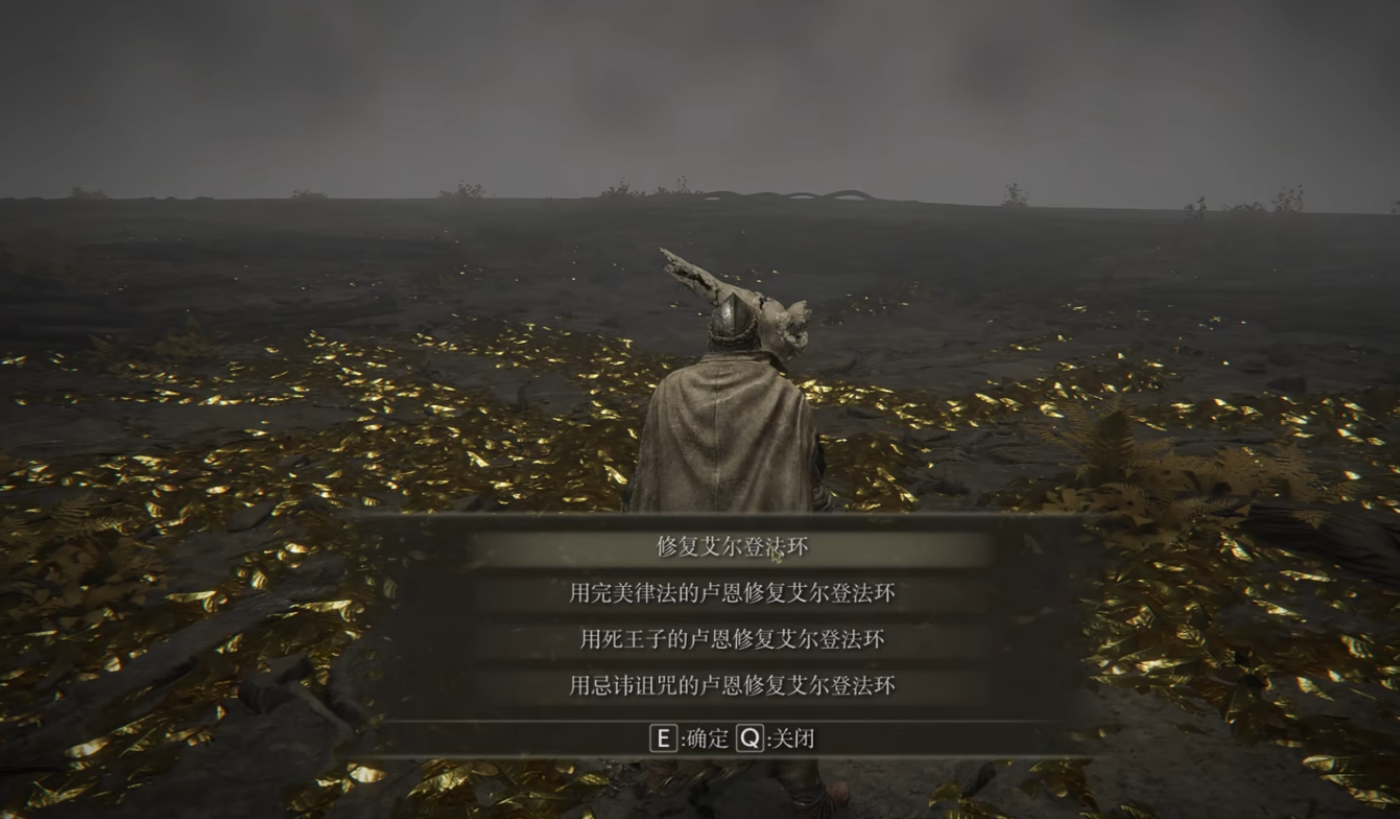Pick 用死王子的卢恩修复艾尔登法环 ending
The width and height of the screenshot is (1400, 819).
click(x=732, y=639)
